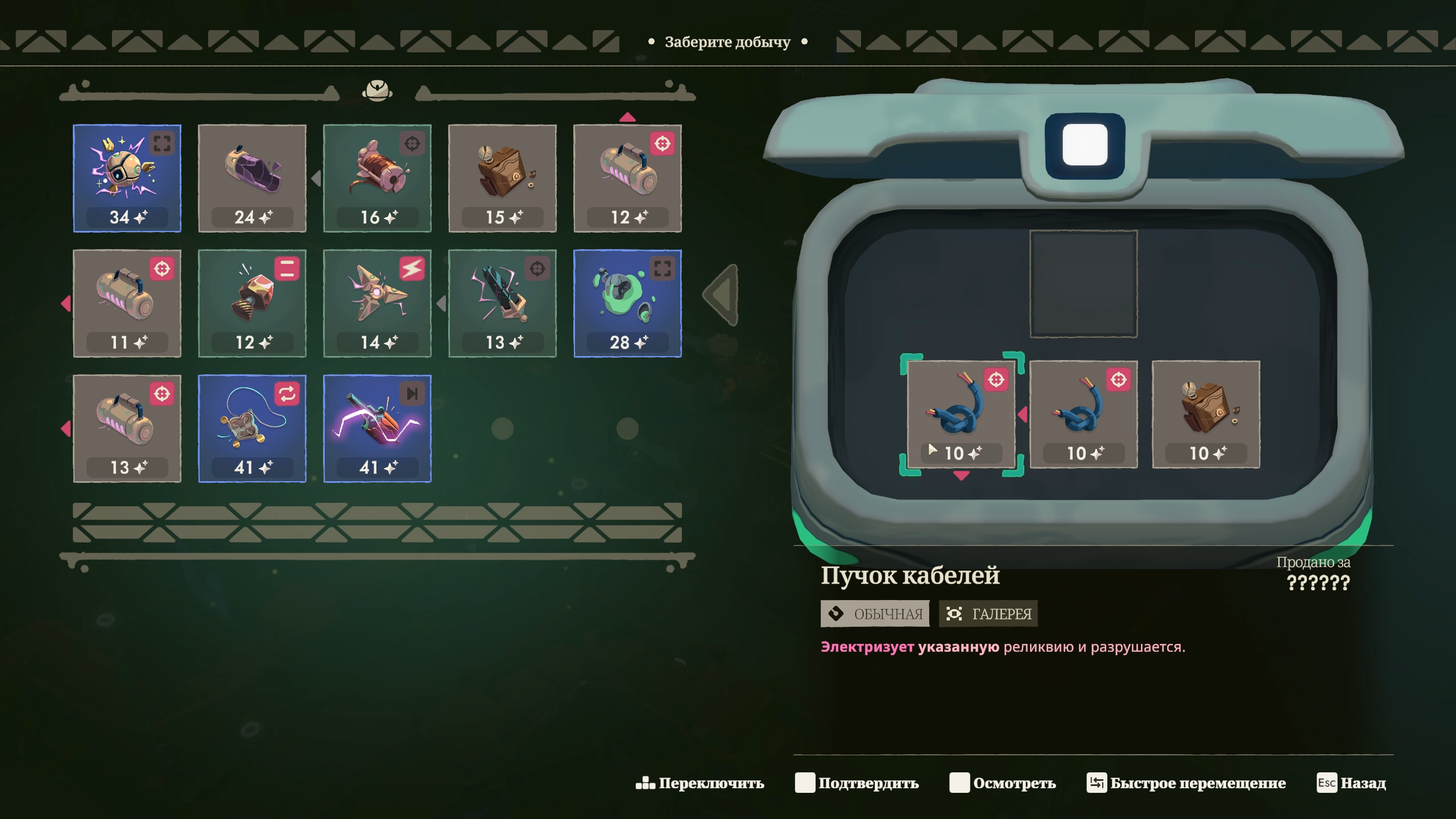
Task: Select the canister relic in the bottom row
Action: [x=127, y=428]
